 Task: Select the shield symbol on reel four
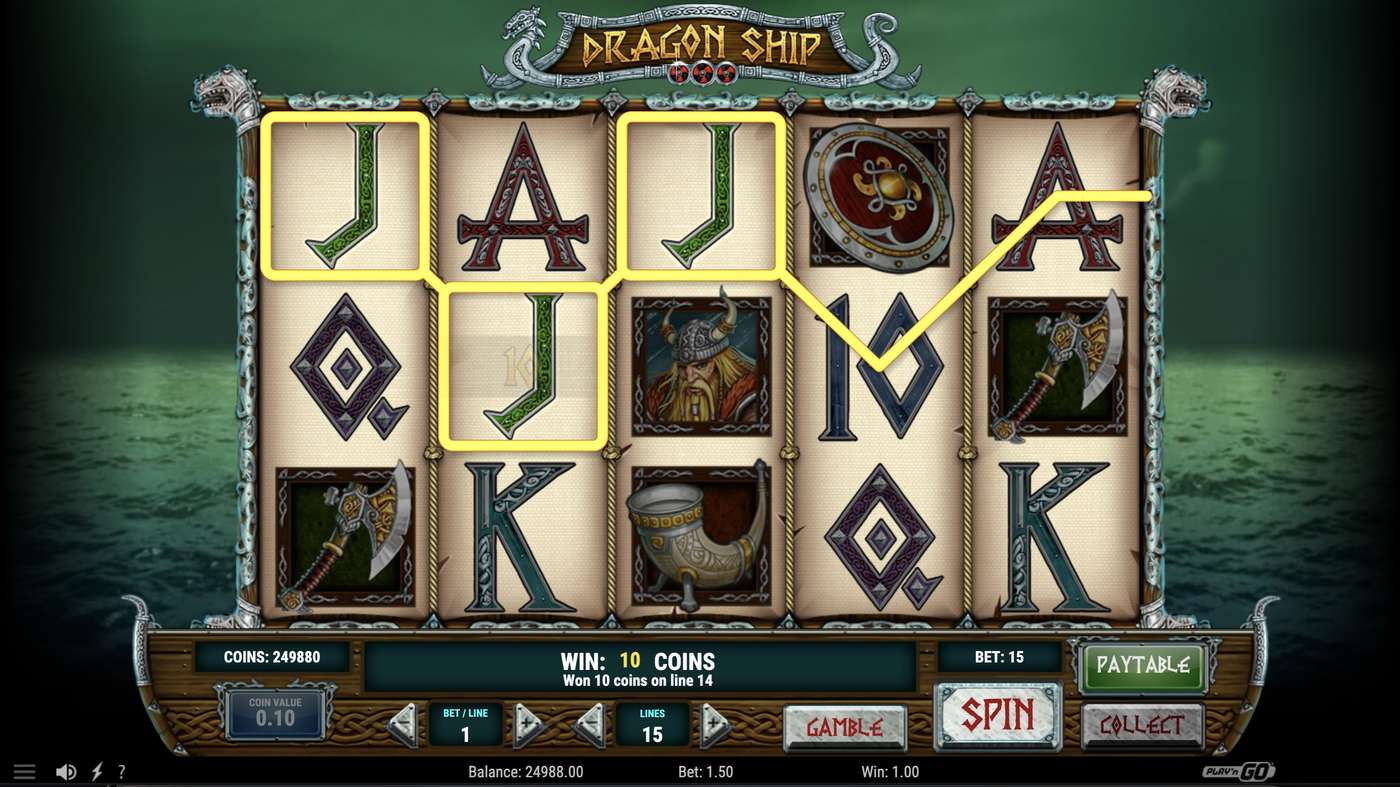click(x=880, y=195)
